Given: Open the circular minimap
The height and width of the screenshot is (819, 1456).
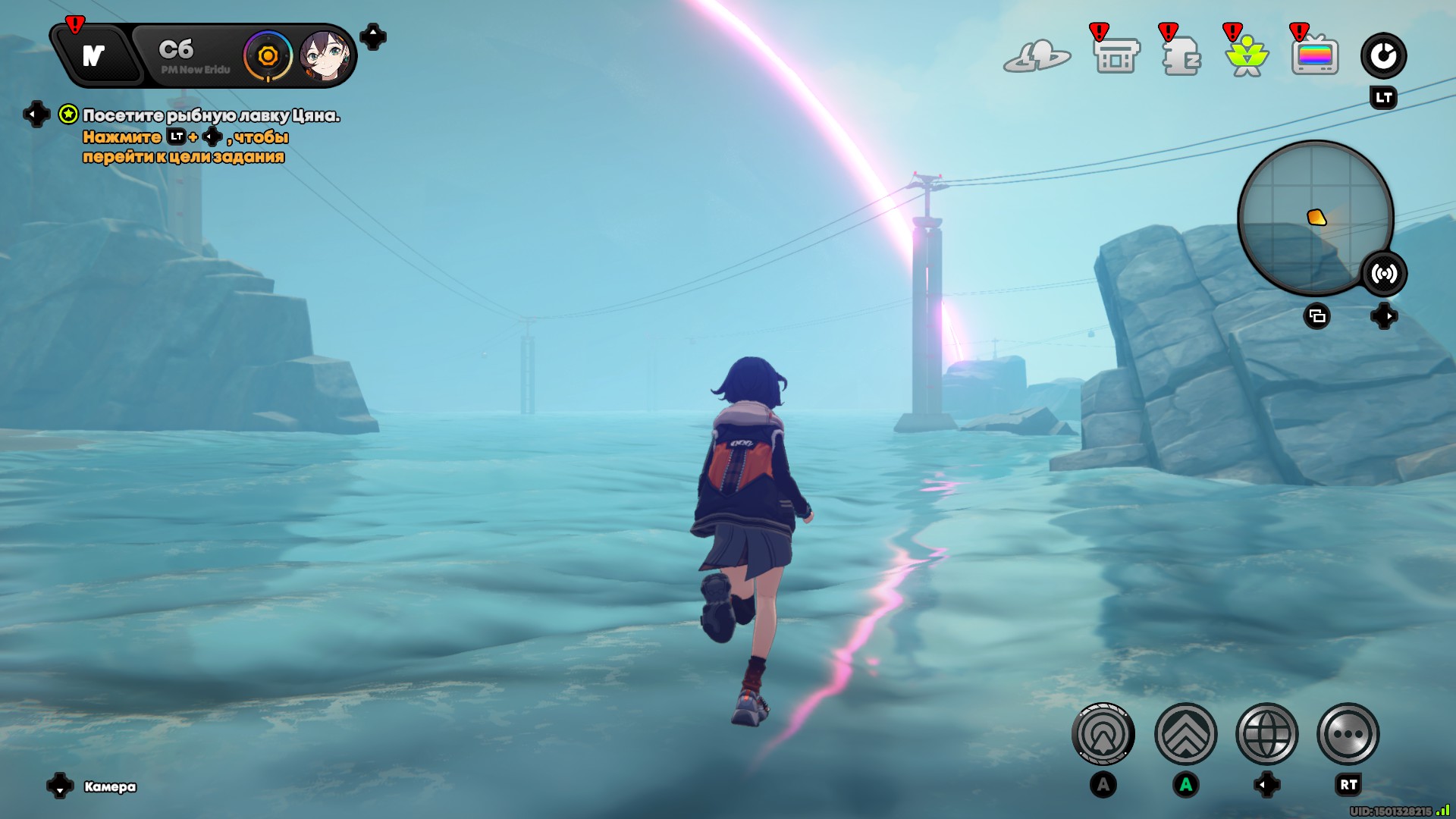Looking at the screenshot, I should (1315, 218).
